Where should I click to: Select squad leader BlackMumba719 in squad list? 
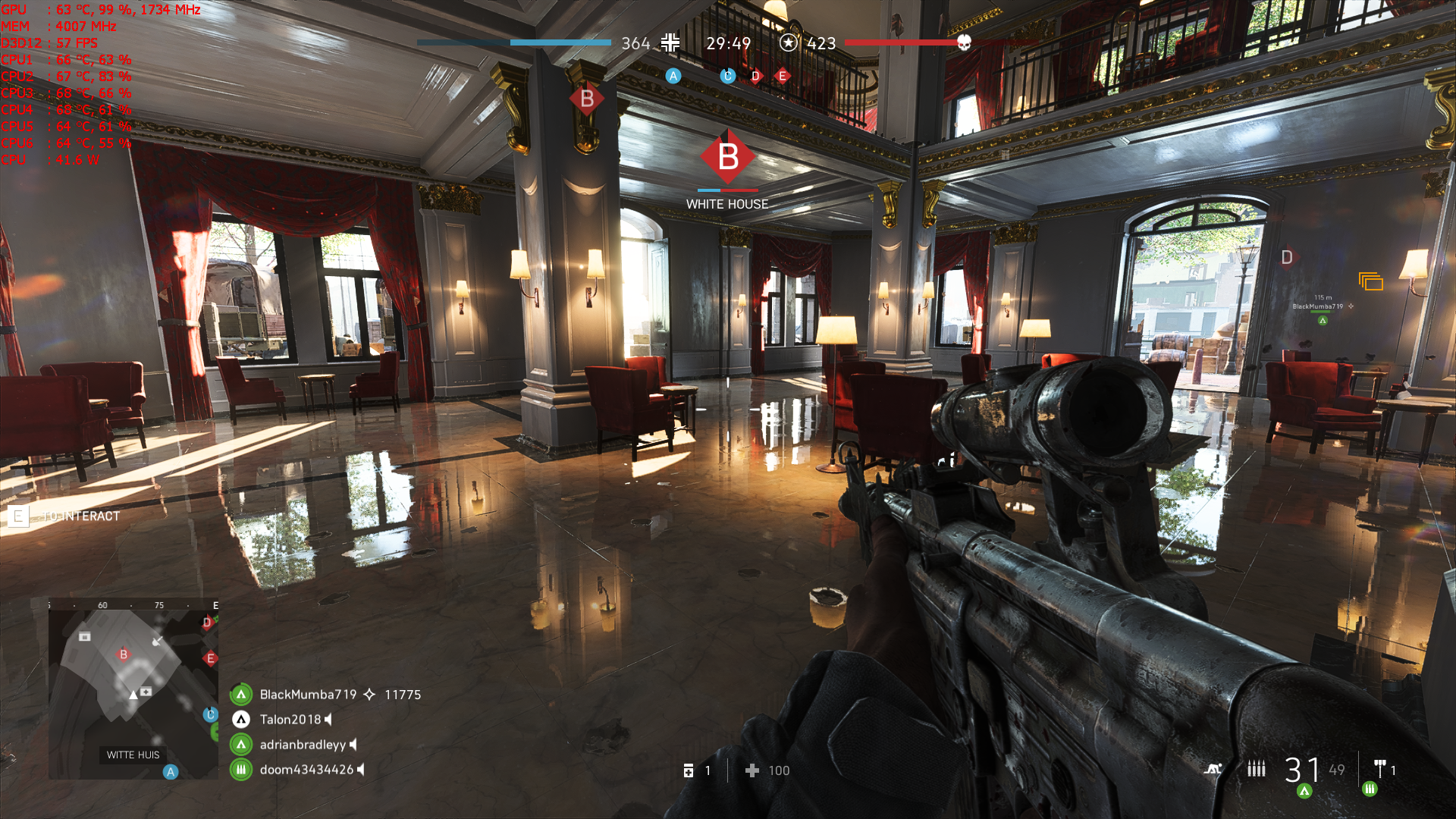click(x=308, y=695)
